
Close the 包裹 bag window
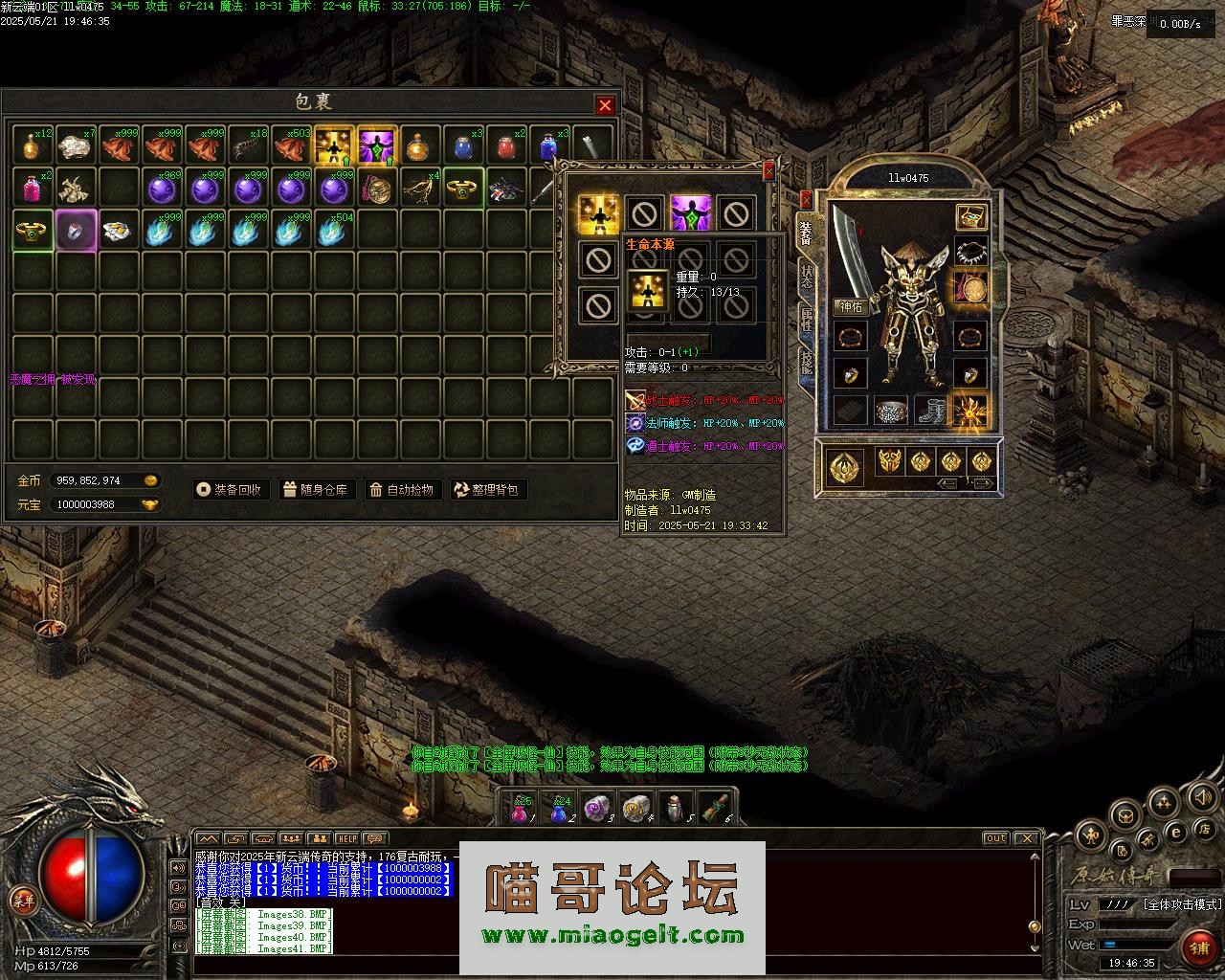605,105
